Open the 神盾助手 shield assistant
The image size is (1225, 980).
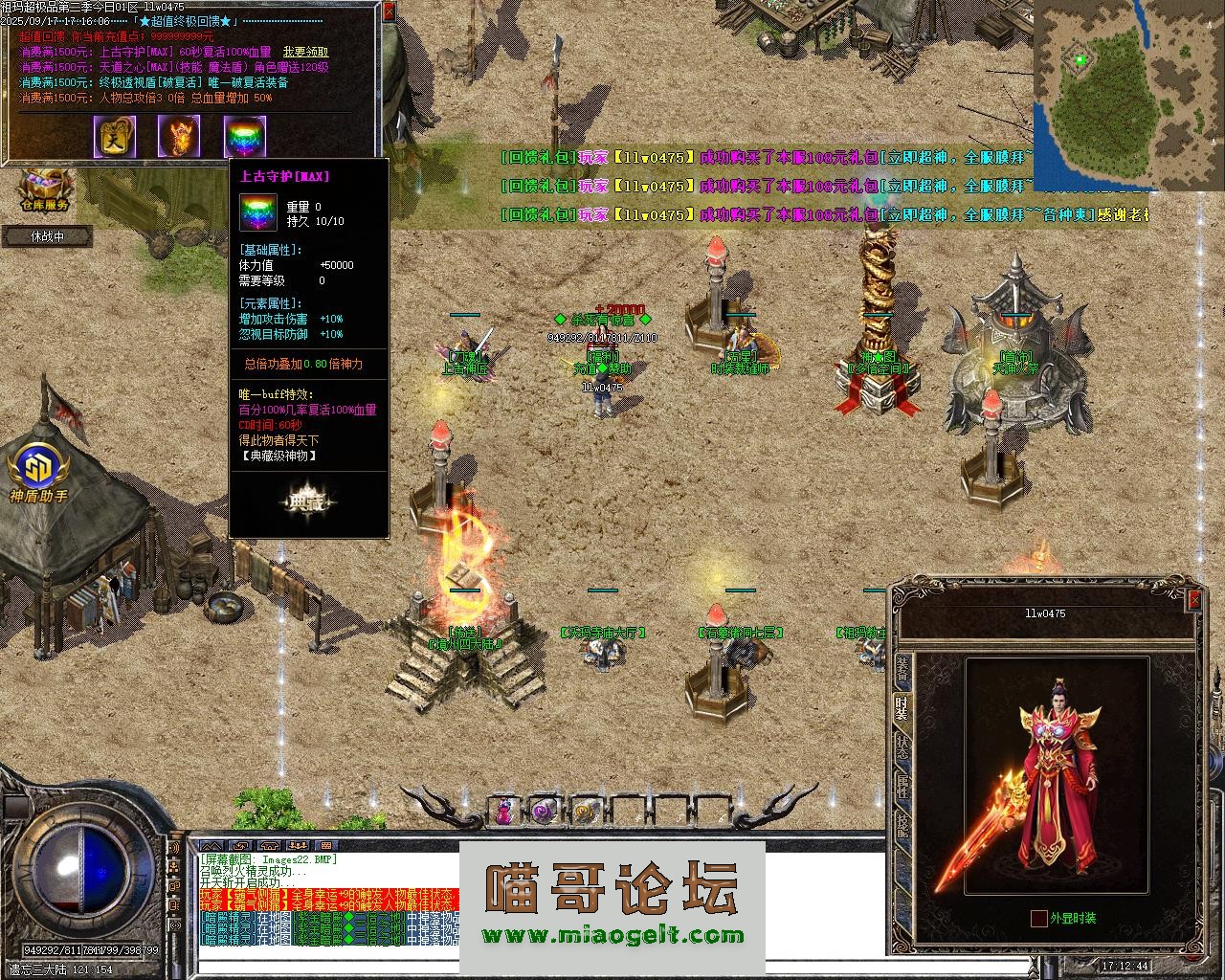pyautogui.click(x=38, y=472)
